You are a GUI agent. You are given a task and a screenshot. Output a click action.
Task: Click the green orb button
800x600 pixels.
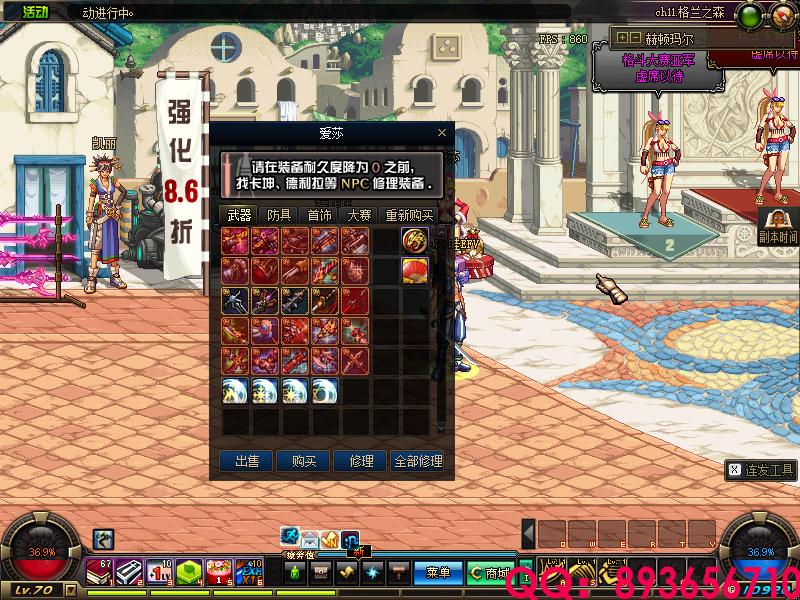751,17
